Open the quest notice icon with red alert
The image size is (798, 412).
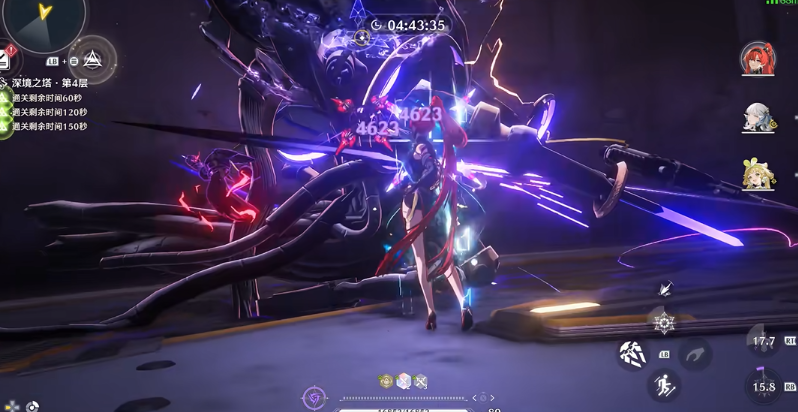[5, 59]
